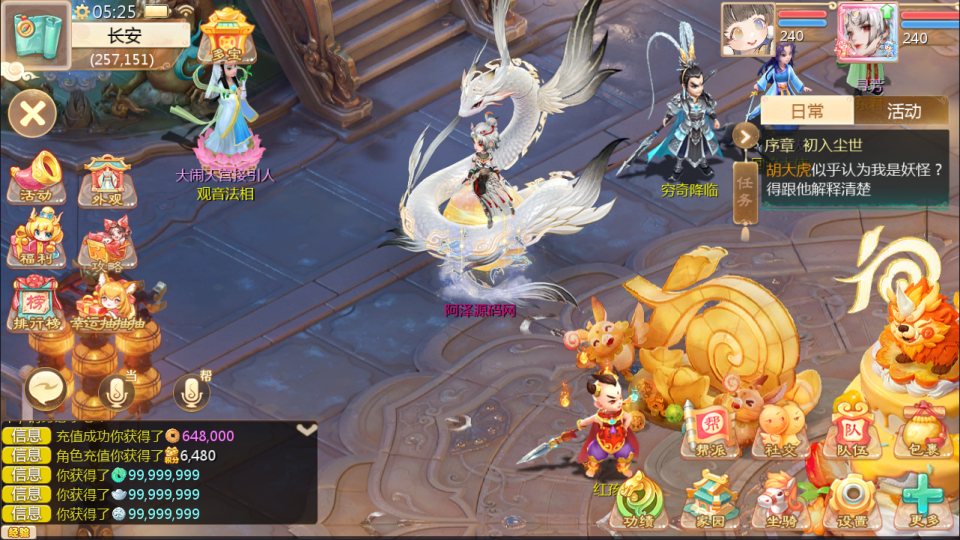Open the 队伍 team menu
Viewport: 960px width, 540px height.
(x=851, y=429)
